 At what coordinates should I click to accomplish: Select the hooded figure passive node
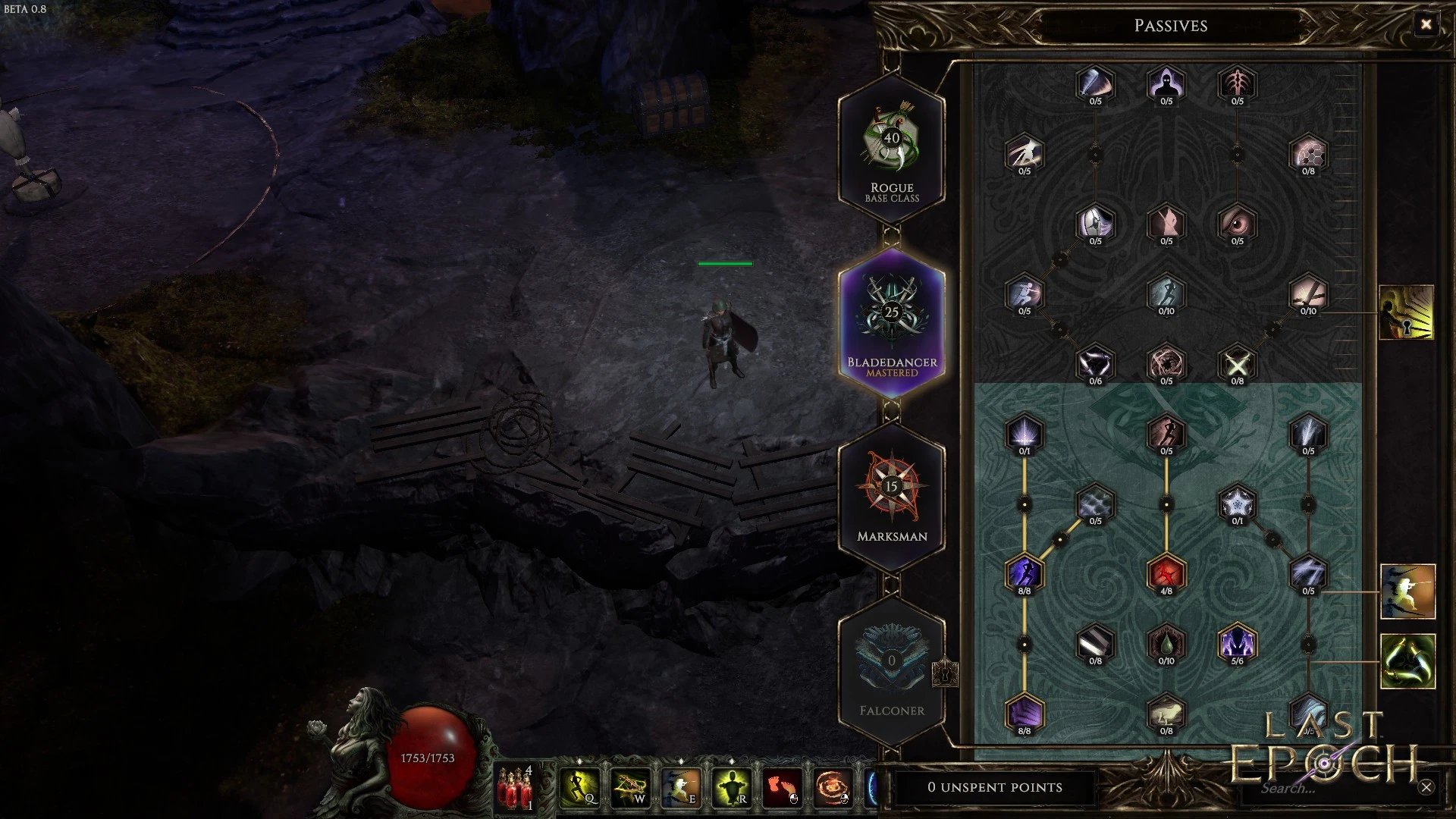pyautogui.click(x=1166, y=83)
